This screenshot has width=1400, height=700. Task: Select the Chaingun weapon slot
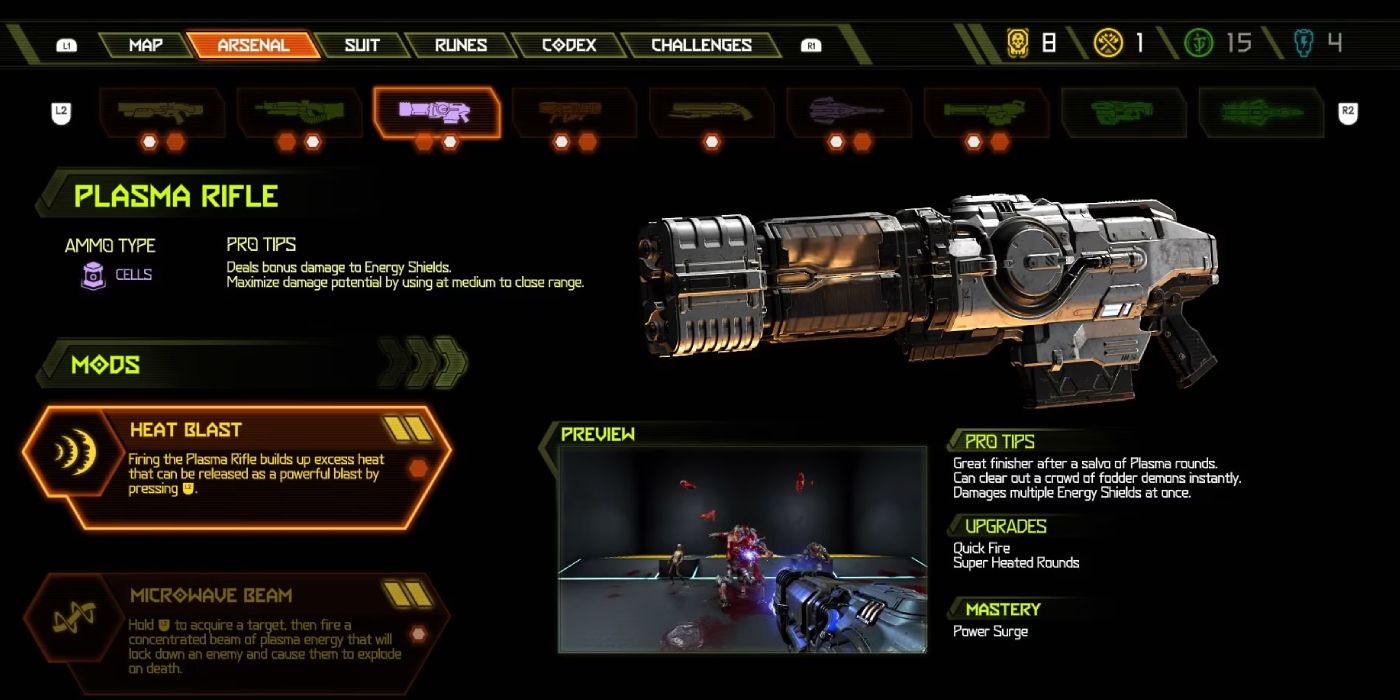tap(986, 111)
